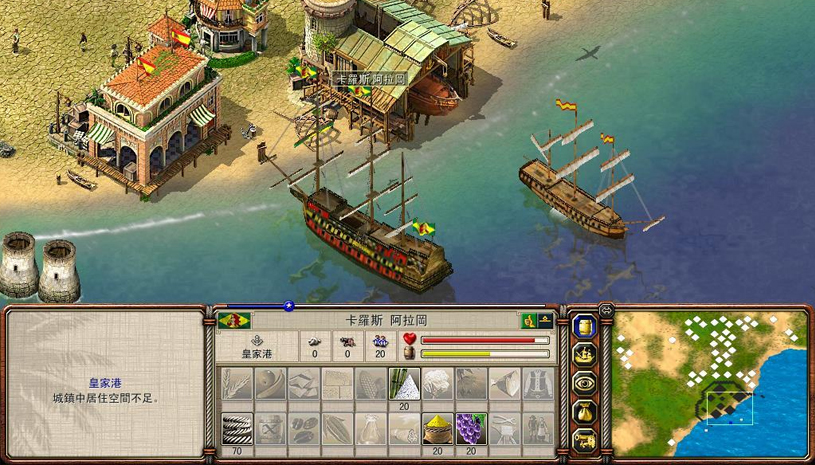Select the sailor crew count icon
Viewport: 815px width, 465px height.
tap(380, 340)
